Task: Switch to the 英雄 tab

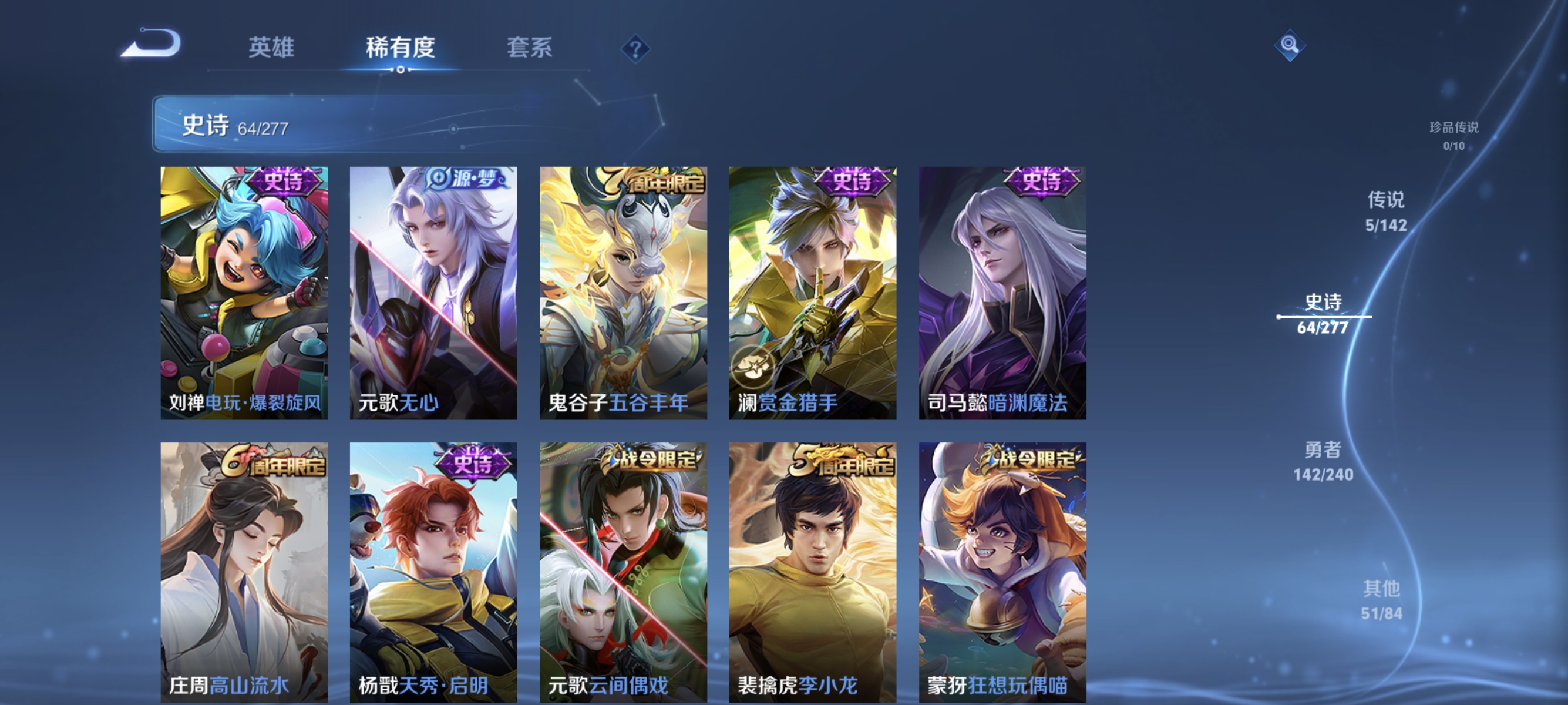Action: tap(270, 49)
